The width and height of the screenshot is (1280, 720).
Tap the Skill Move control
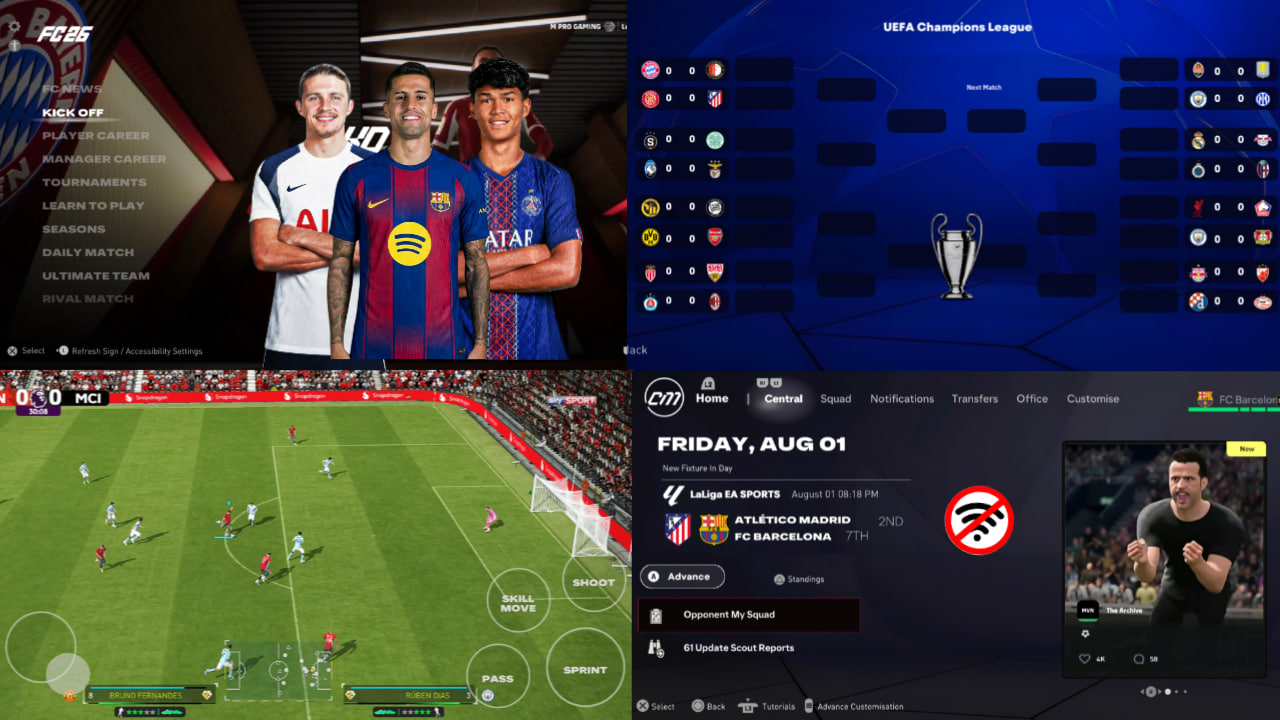[x=518, y=602]
